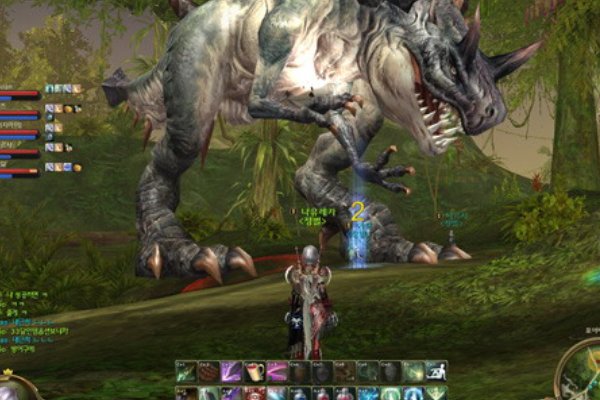This screenshot has height=400, width=600.
Task: Trigger the green arrow skill icon
Action: (x=186, y=372)
